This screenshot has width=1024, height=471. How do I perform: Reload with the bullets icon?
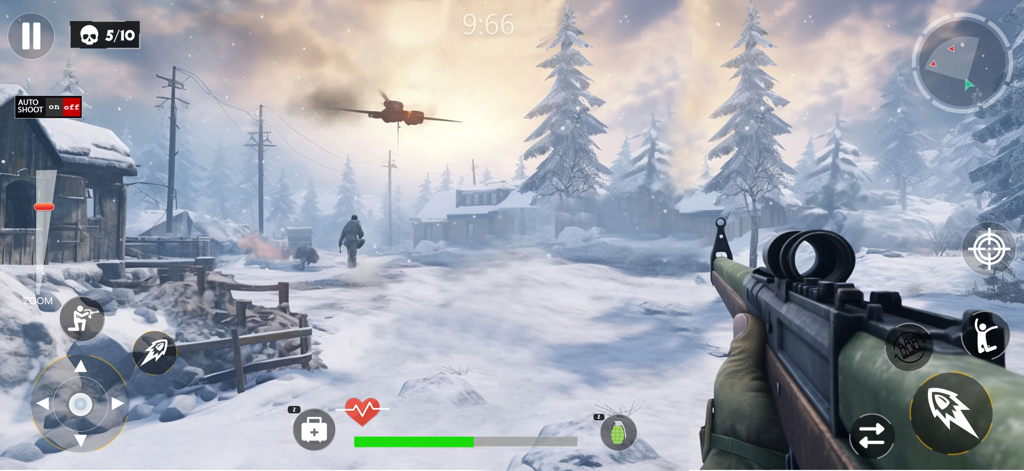point(908,346)
